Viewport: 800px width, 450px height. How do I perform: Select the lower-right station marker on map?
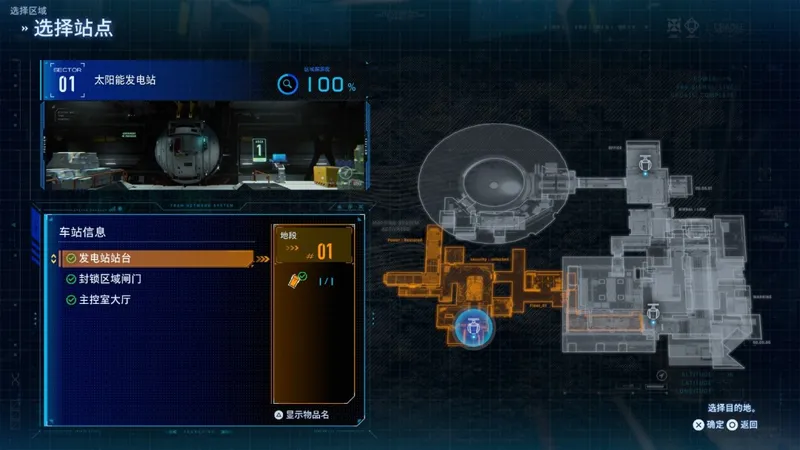(651, 313)
